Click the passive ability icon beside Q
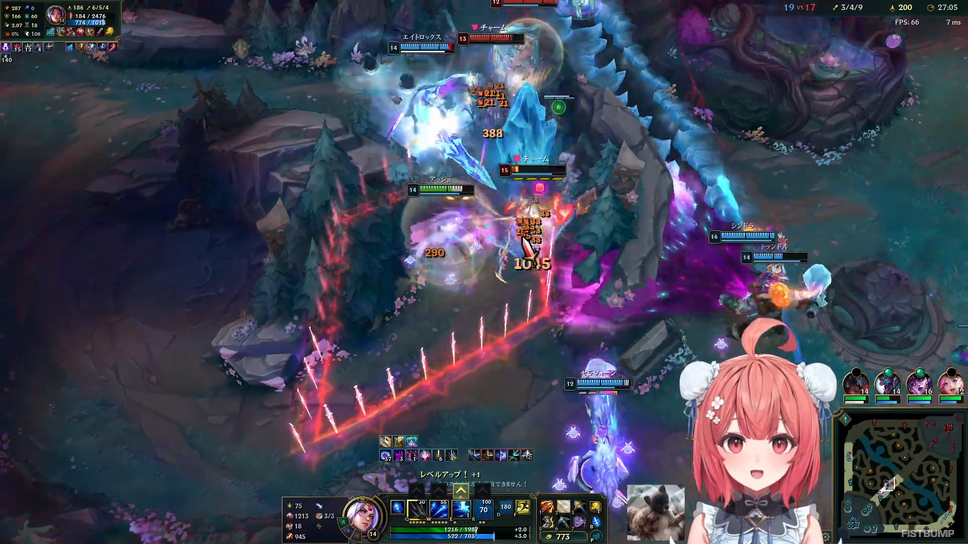The height and width of the screenshot is (544, 968). pos(398,507)
